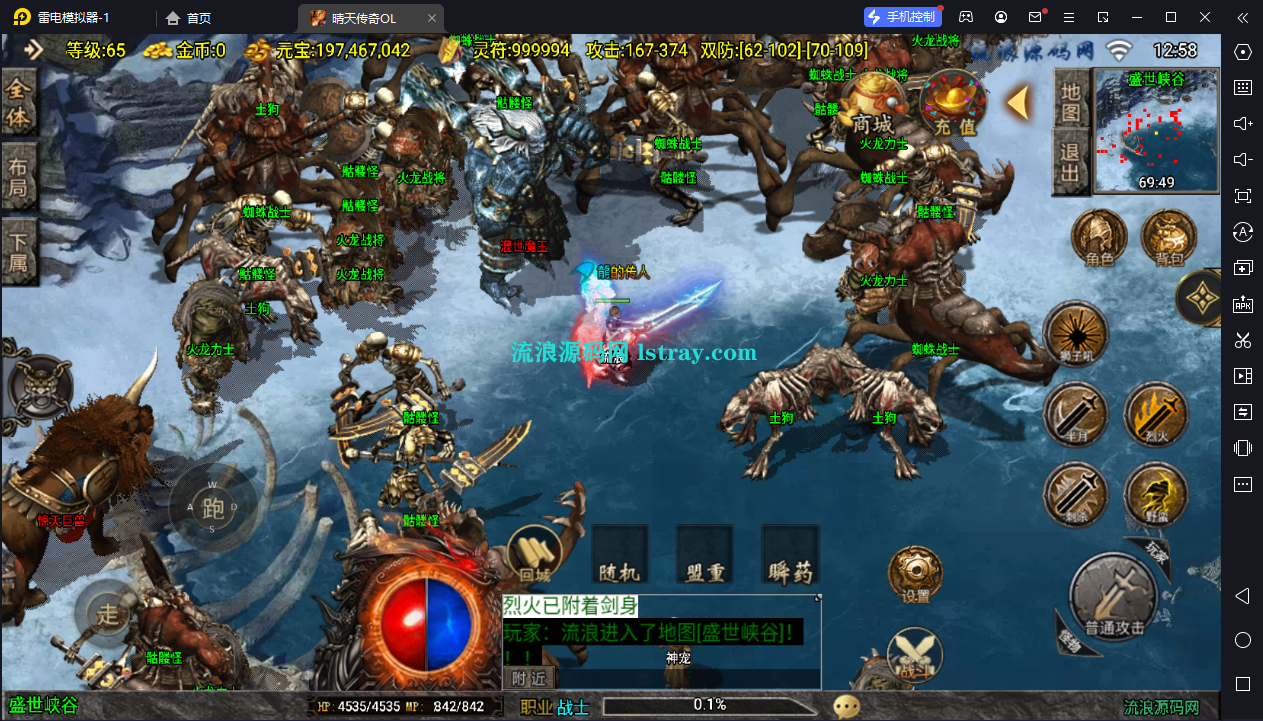Open the 盛世峡谷 minimap

(1156, 130)
